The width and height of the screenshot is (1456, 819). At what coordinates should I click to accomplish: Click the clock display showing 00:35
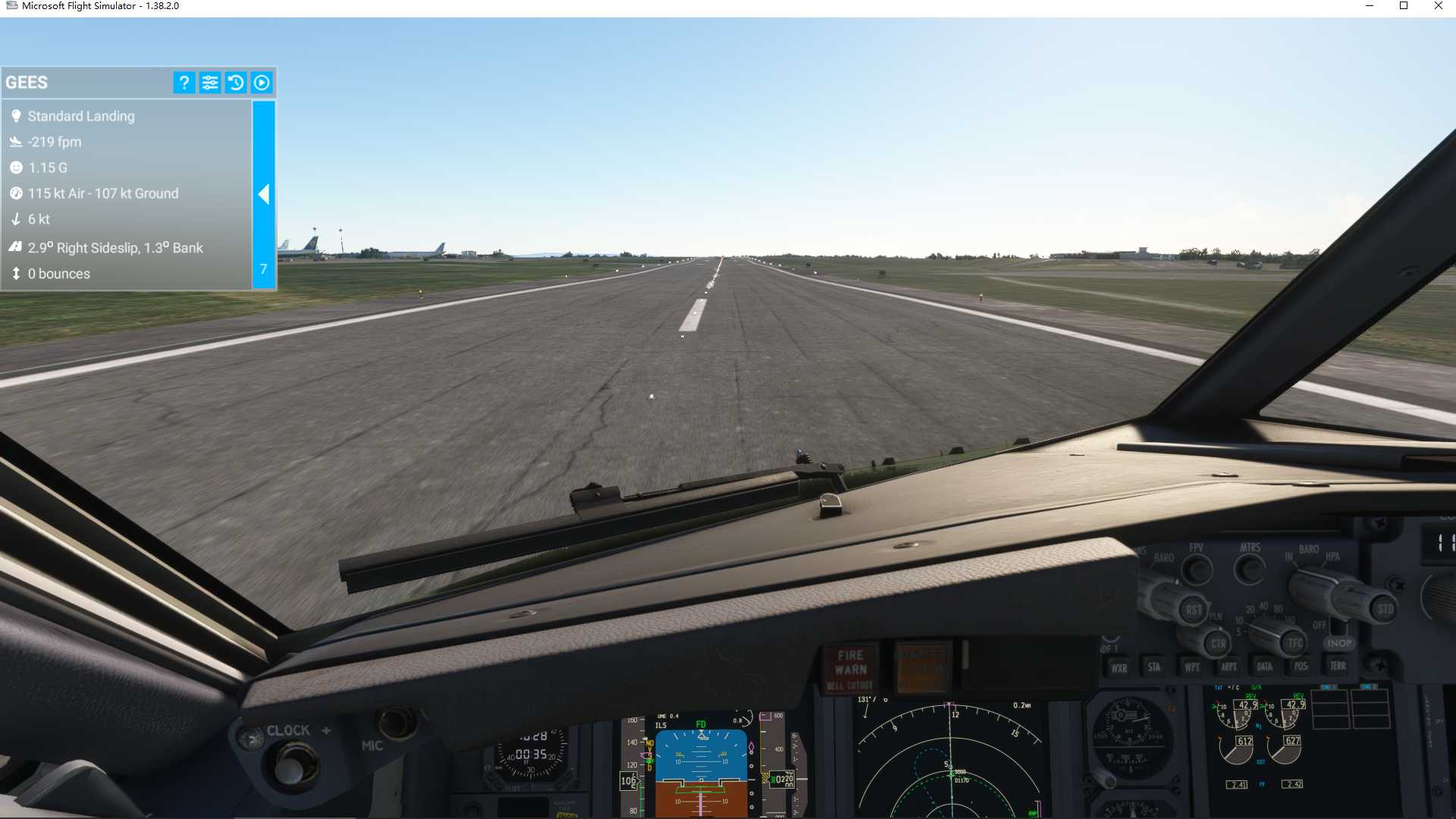(x=531, y=753)
